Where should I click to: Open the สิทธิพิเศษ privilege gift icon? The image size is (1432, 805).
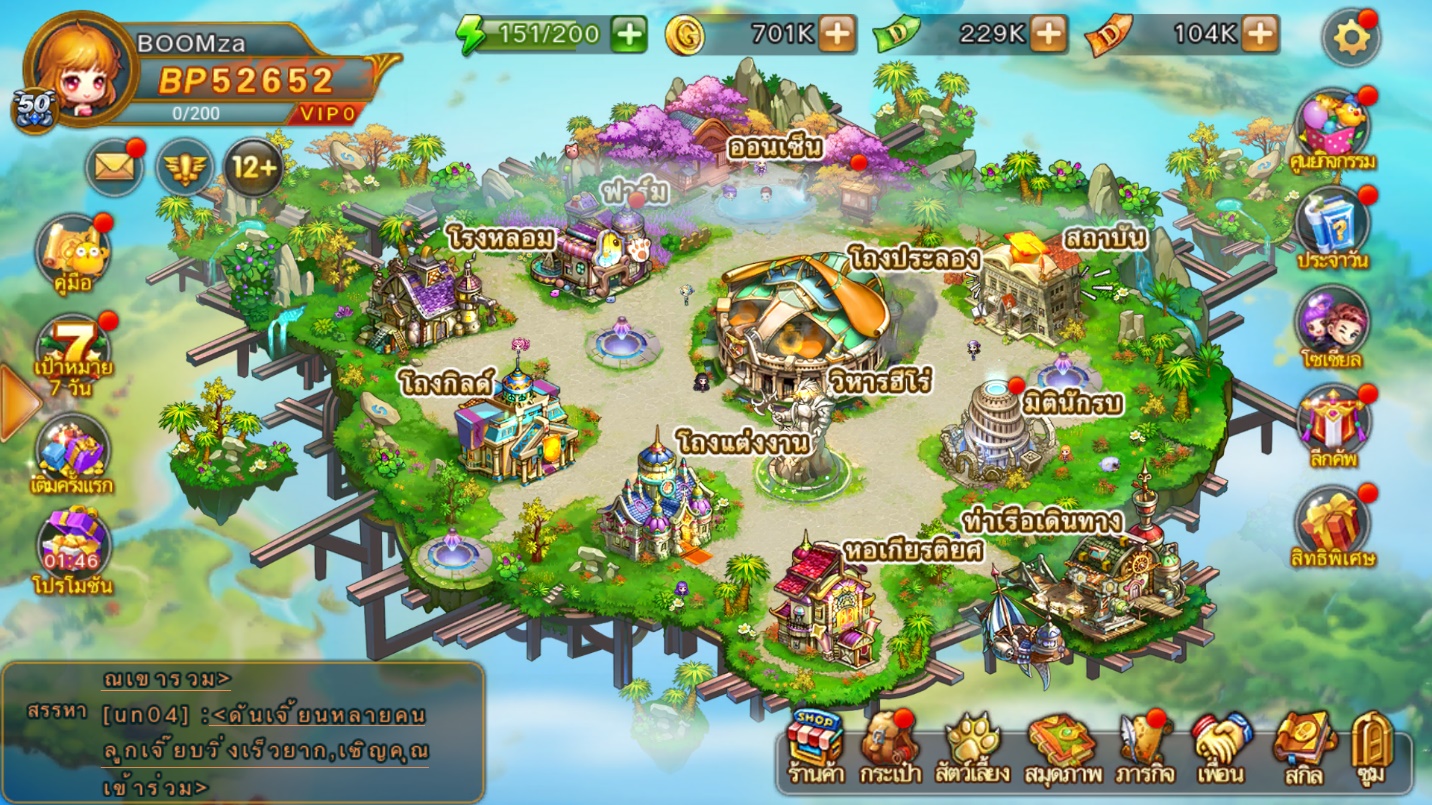coord(1332,524)
